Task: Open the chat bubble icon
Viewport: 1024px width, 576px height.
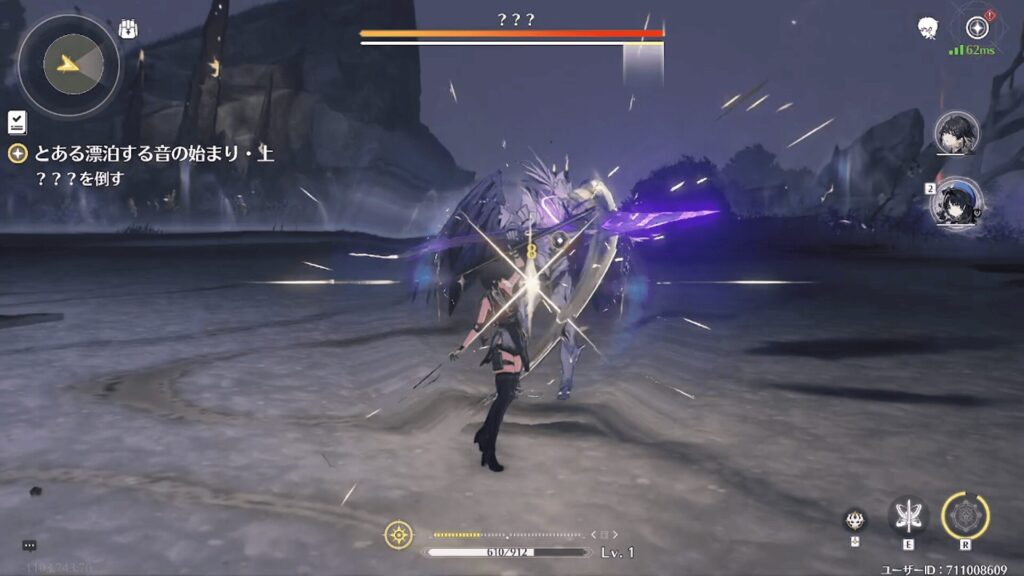Action: click(x=29, y=545)
